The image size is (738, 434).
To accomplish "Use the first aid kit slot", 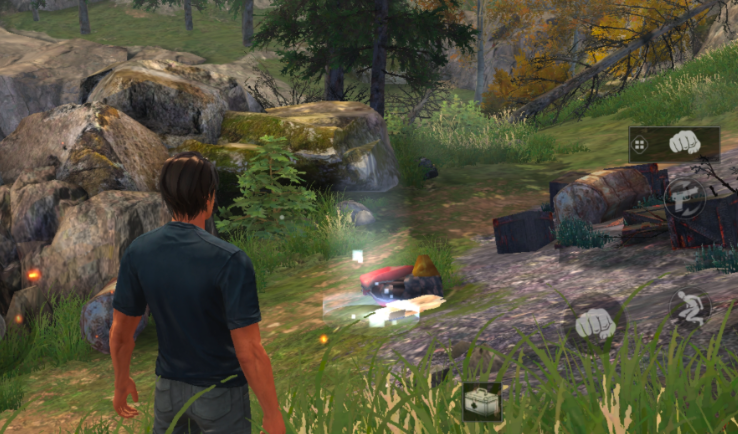I will tap(482, 401).
